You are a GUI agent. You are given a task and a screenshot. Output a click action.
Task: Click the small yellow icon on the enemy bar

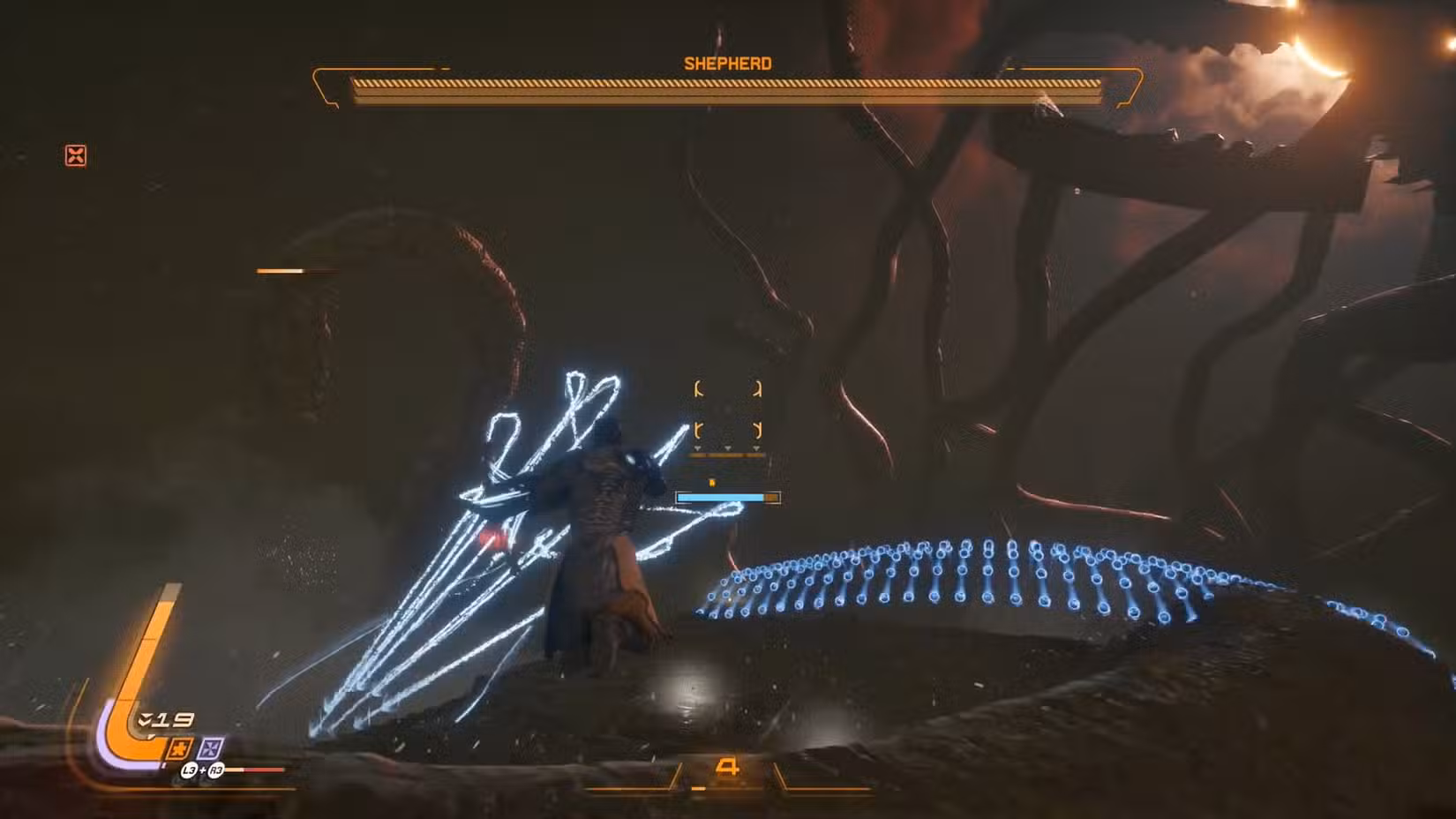(711, 482)
